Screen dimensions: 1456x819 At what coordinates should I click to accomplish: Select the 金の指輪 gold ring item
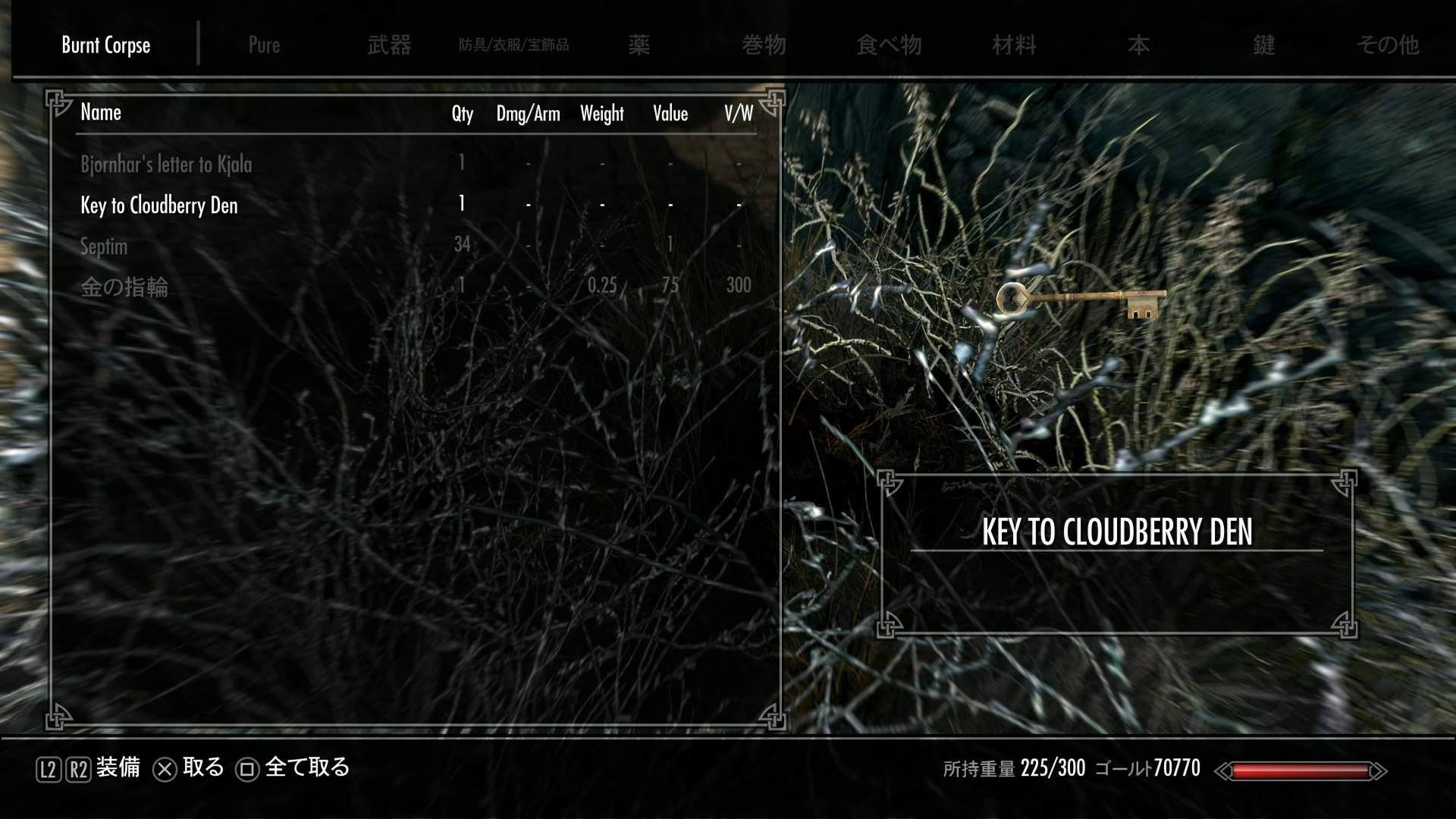tap(124, 287)
